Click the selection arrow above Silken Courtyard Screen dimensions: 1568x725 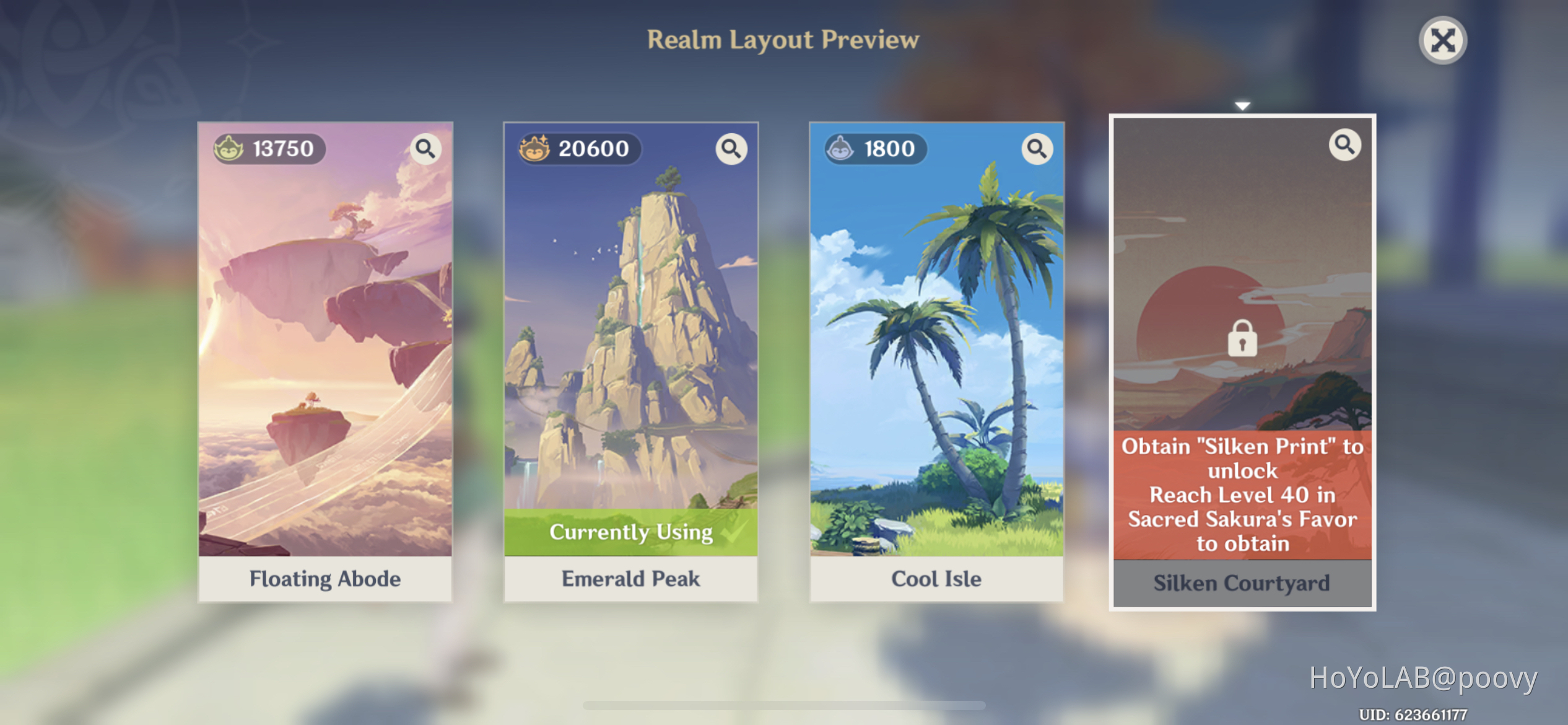(x=1242, y=105)
